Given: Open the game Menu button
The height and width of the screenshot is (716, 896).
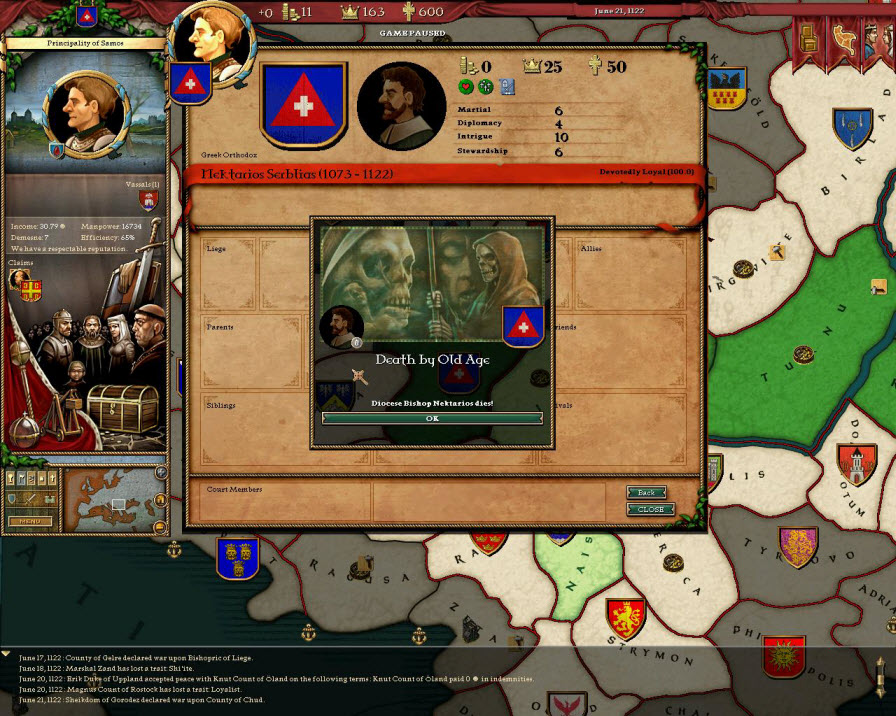Looking at the screenshot, I should [29, 521].
